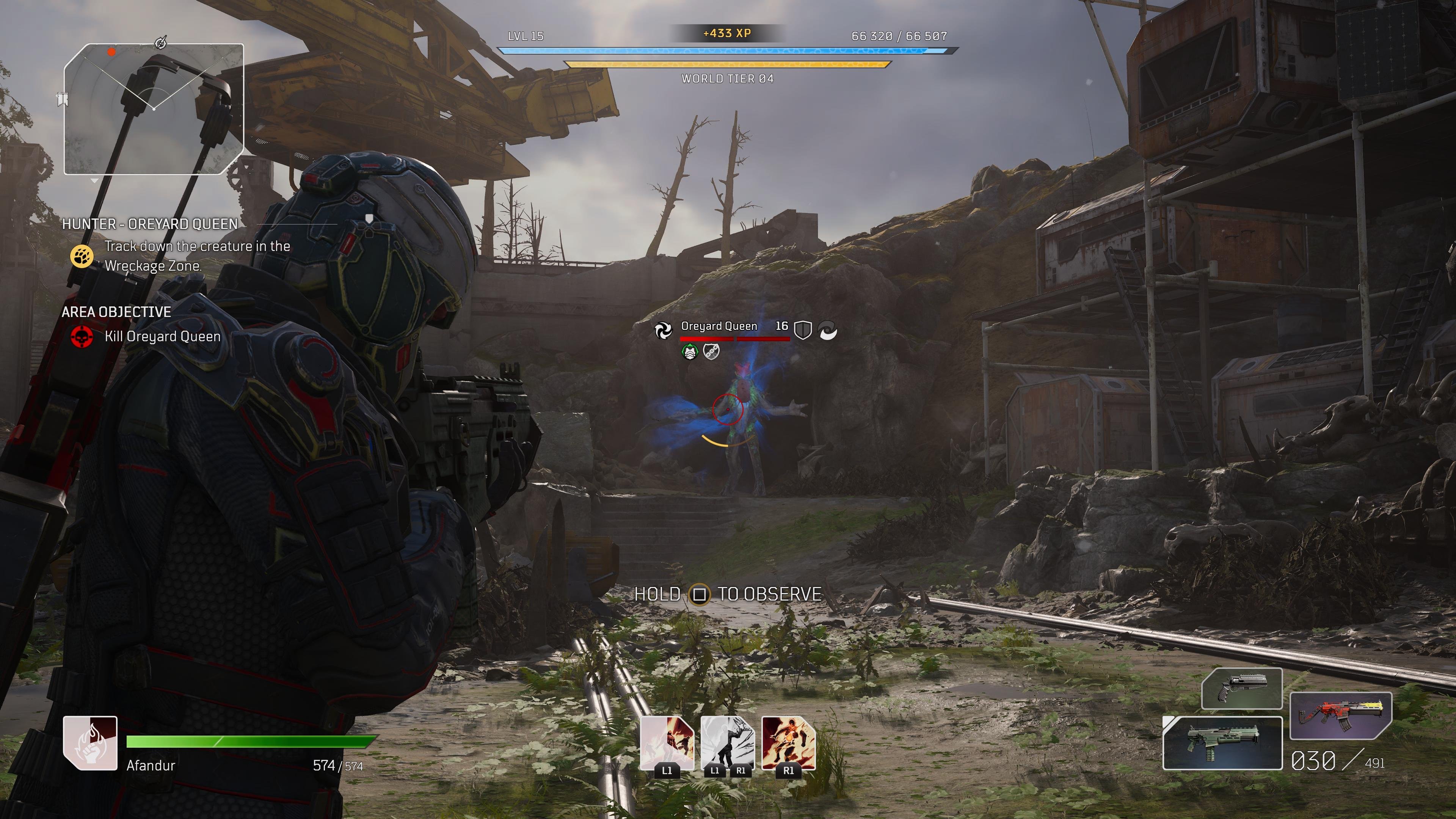This screenshot has height=819, width=1456.
Task: Click the swirl icon left of Oreyard Queen's name
Action: pyautogui.click(x=663, y=330)
